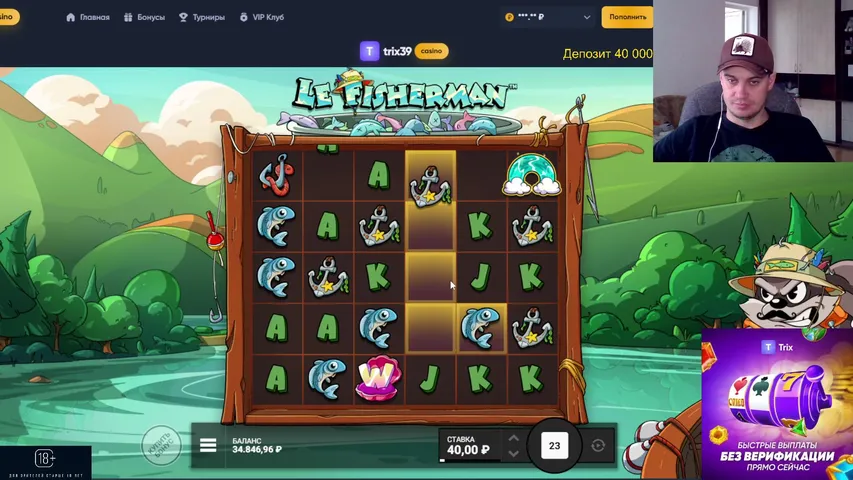853x480 pixels.
Task: Expand the hidden balance dropdown
Action: 586,17
